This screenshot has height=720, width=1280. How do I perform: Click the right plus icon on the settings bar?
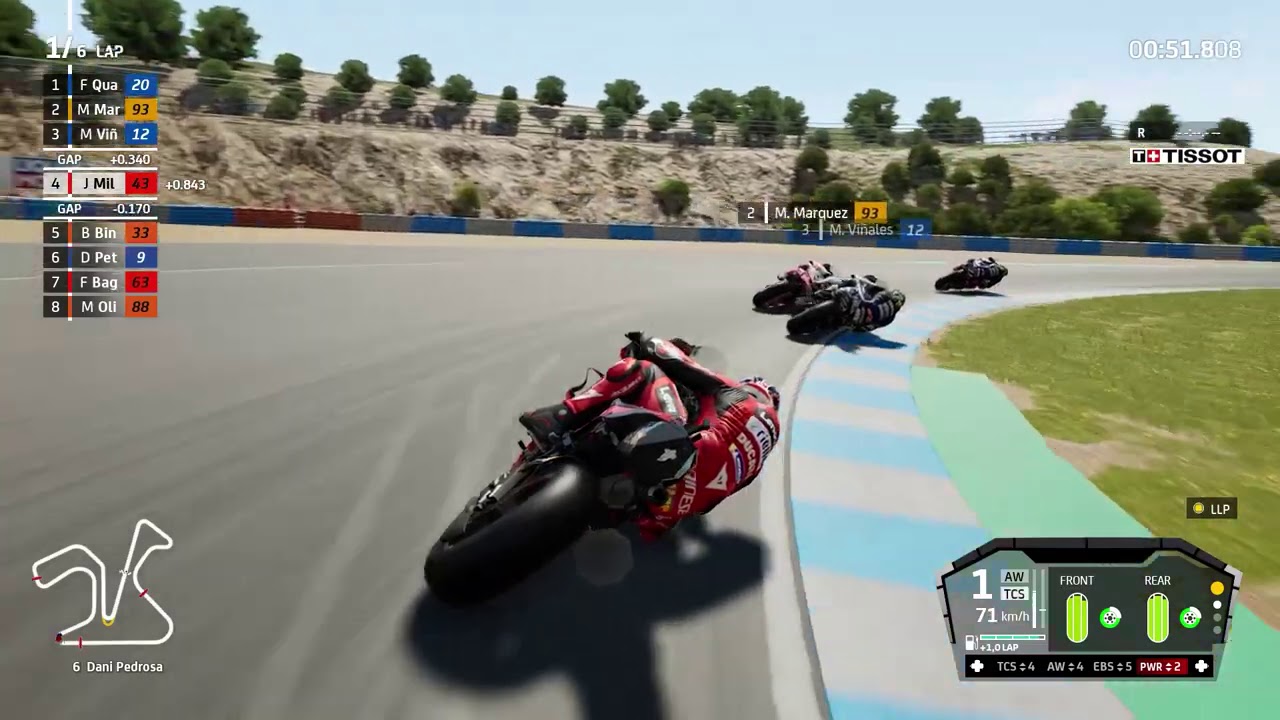pyautogui.click(x=1201, y=667)
